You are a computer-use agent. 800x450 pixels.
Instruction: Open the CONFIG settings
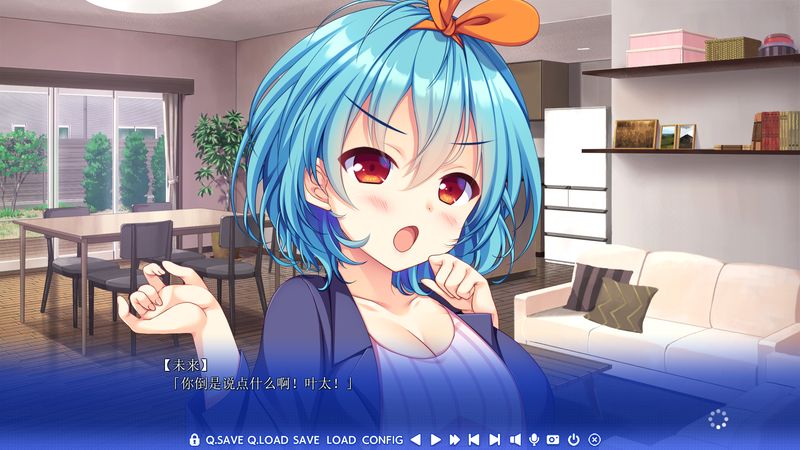[x=383, y=440]
